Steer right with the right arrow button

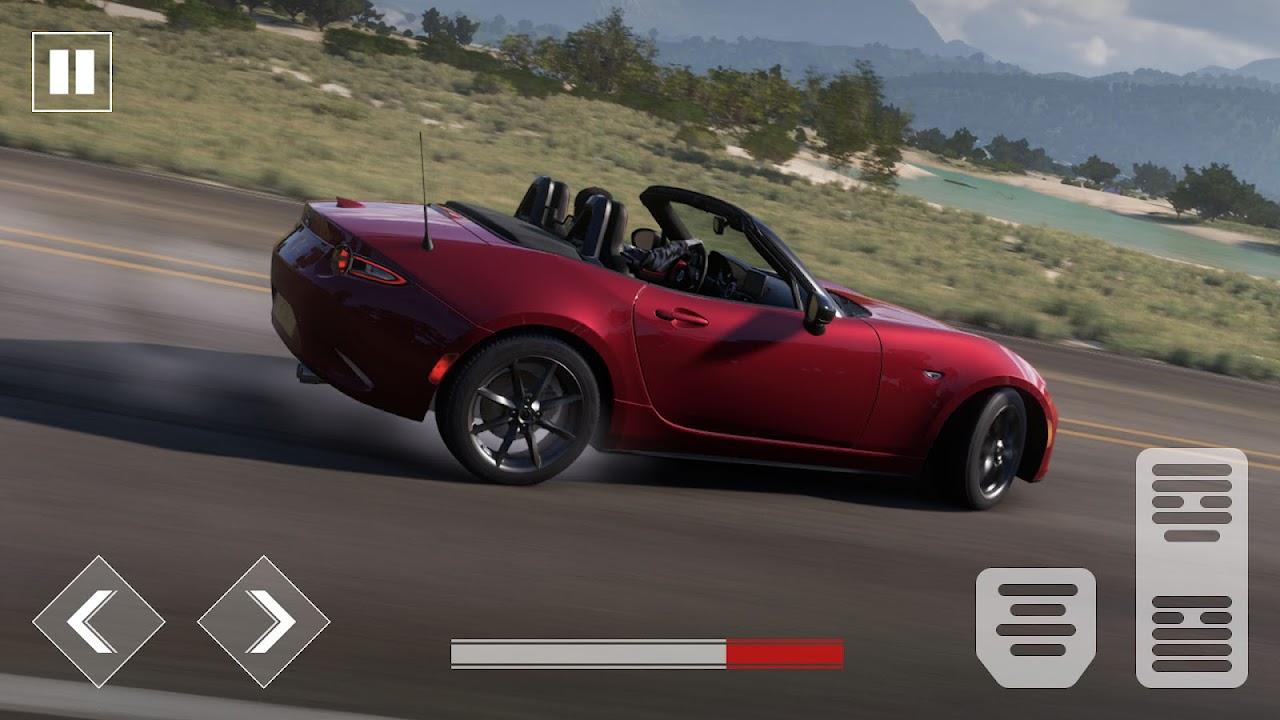point(264,621)
